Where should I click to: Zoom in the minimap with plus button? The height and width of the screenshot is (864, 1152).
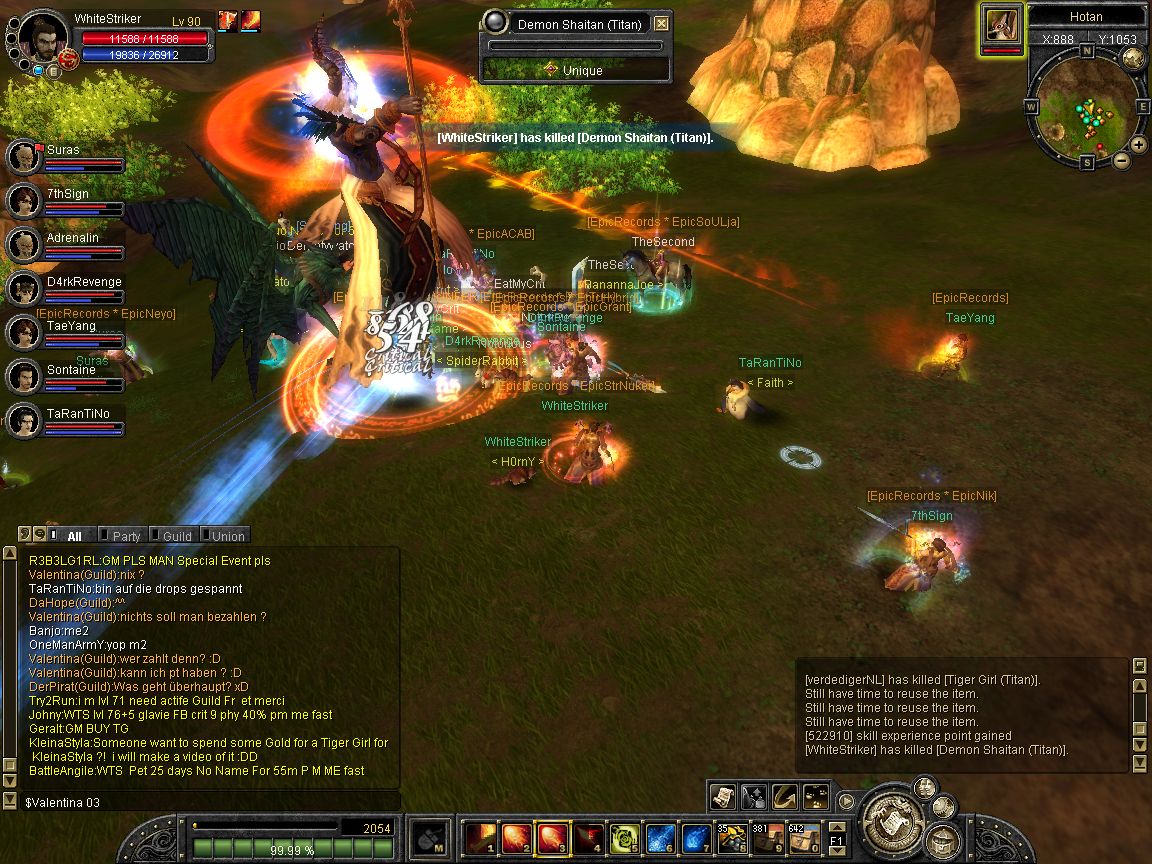point(1138,145)
